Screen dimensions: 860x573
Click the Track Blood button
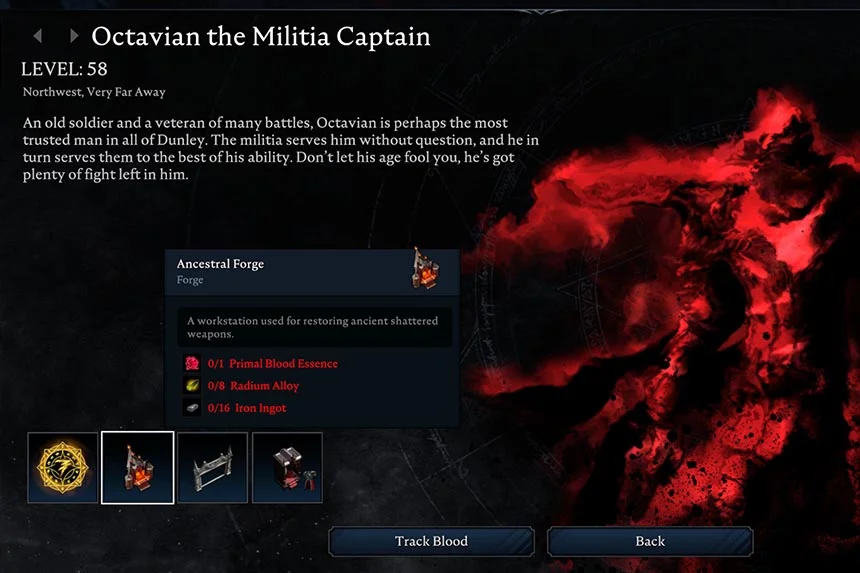pyautogui.click(x=431, y=541)
